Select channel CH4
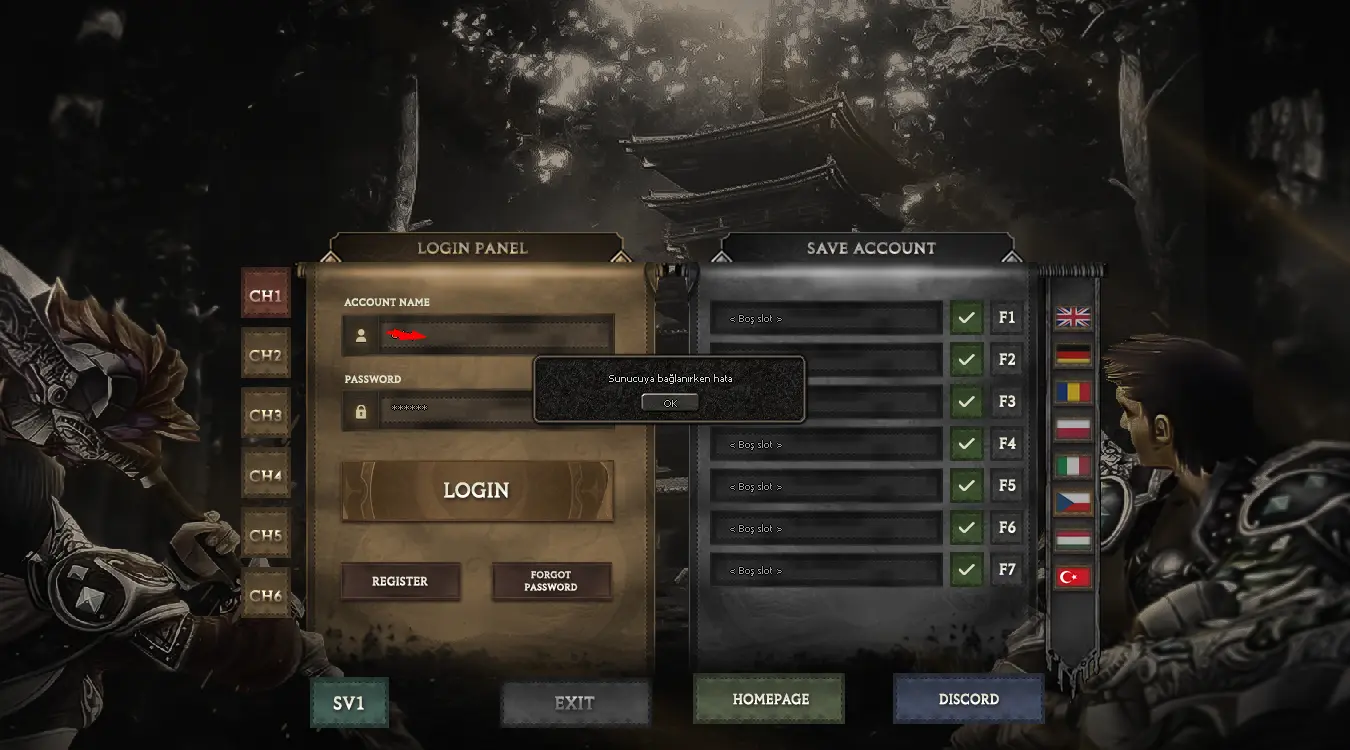Screen dimensions: 1350x750 266,475
